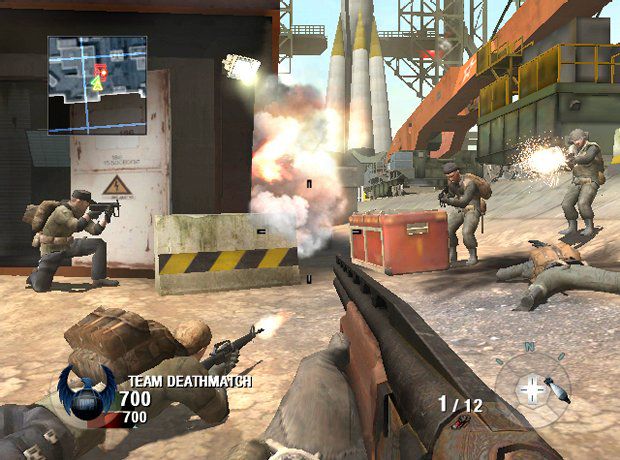Click the winged skull team emblem
This screenshot has width=620, height=460.
pos(85,391)
